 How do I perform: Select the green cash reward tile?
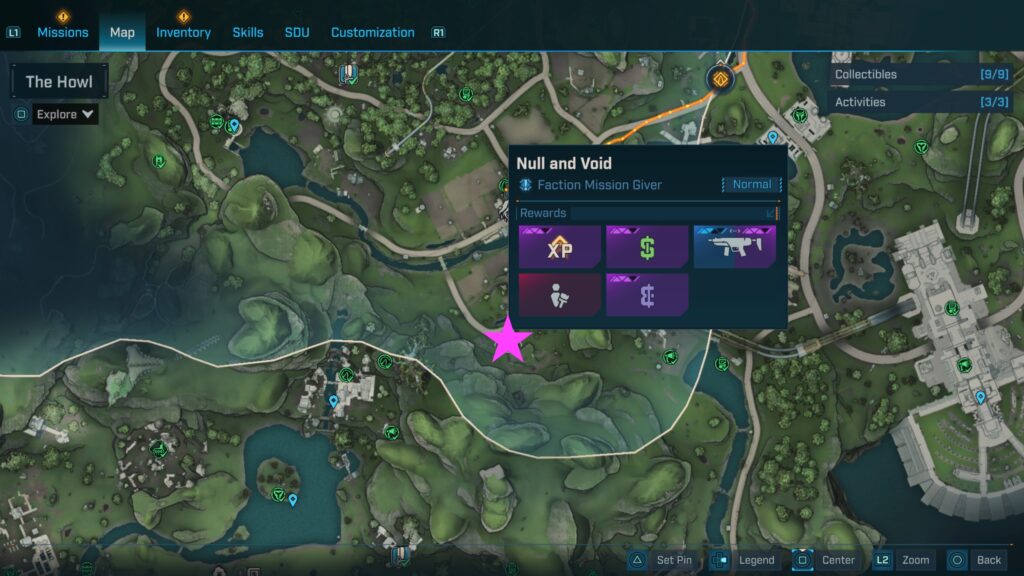click(647, 247)
